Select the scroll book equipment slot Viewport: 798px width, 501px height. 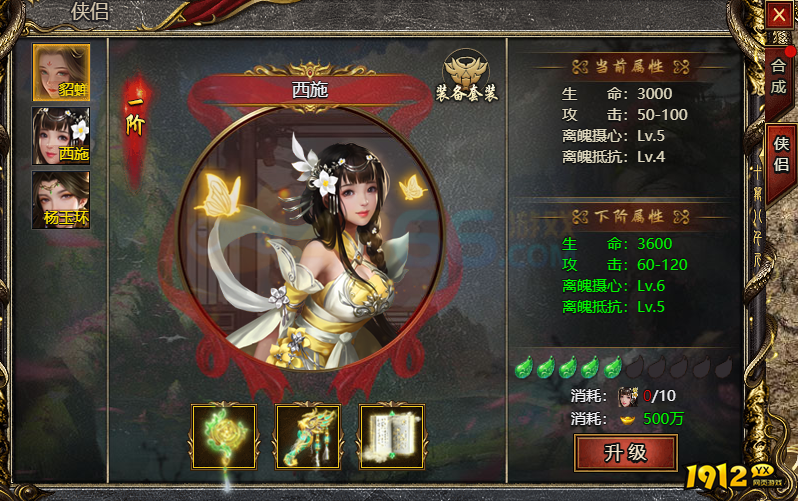point(392,437)
